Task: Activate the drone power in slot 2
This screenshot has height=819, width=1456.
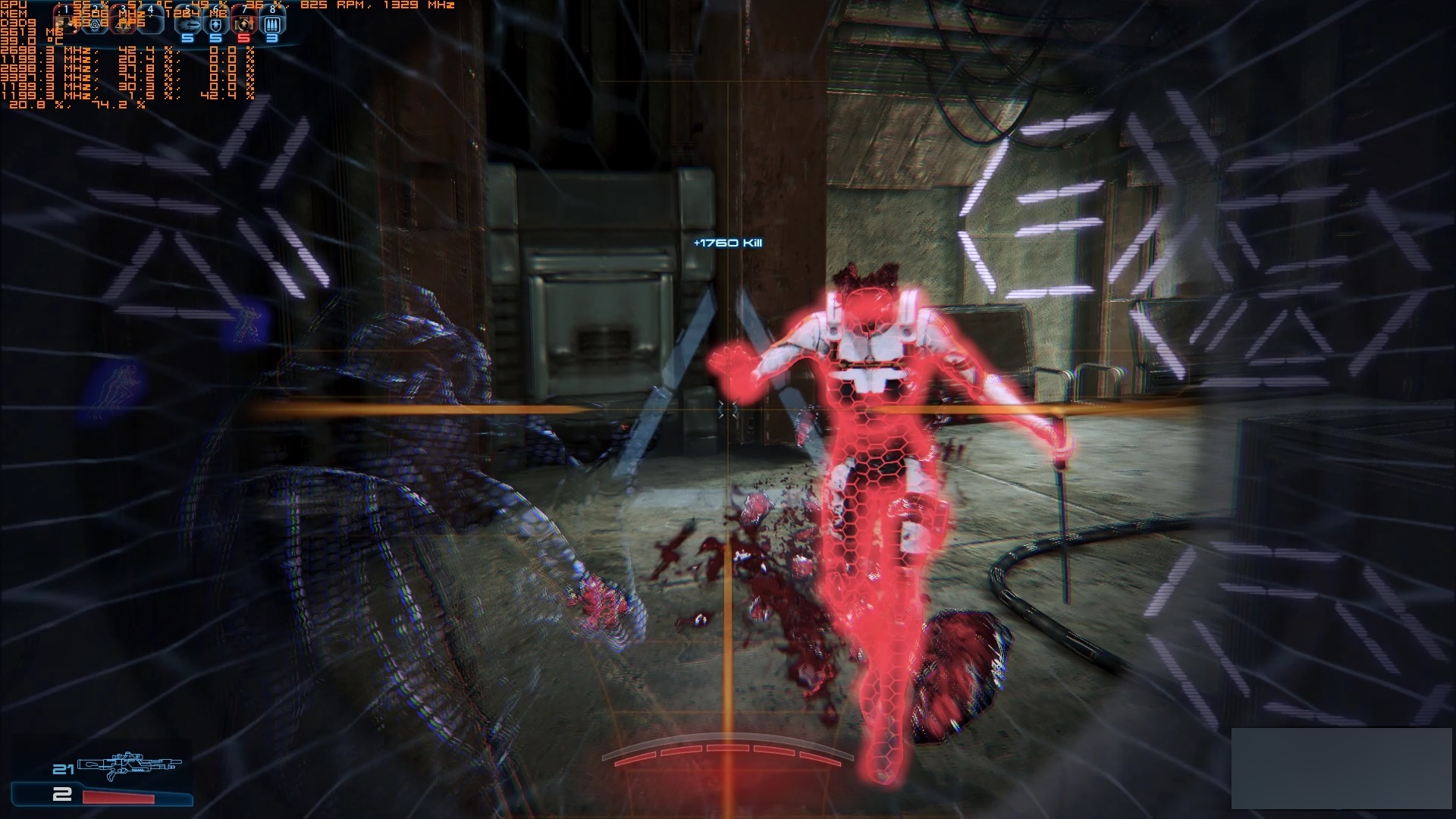Action: [96, 23]
